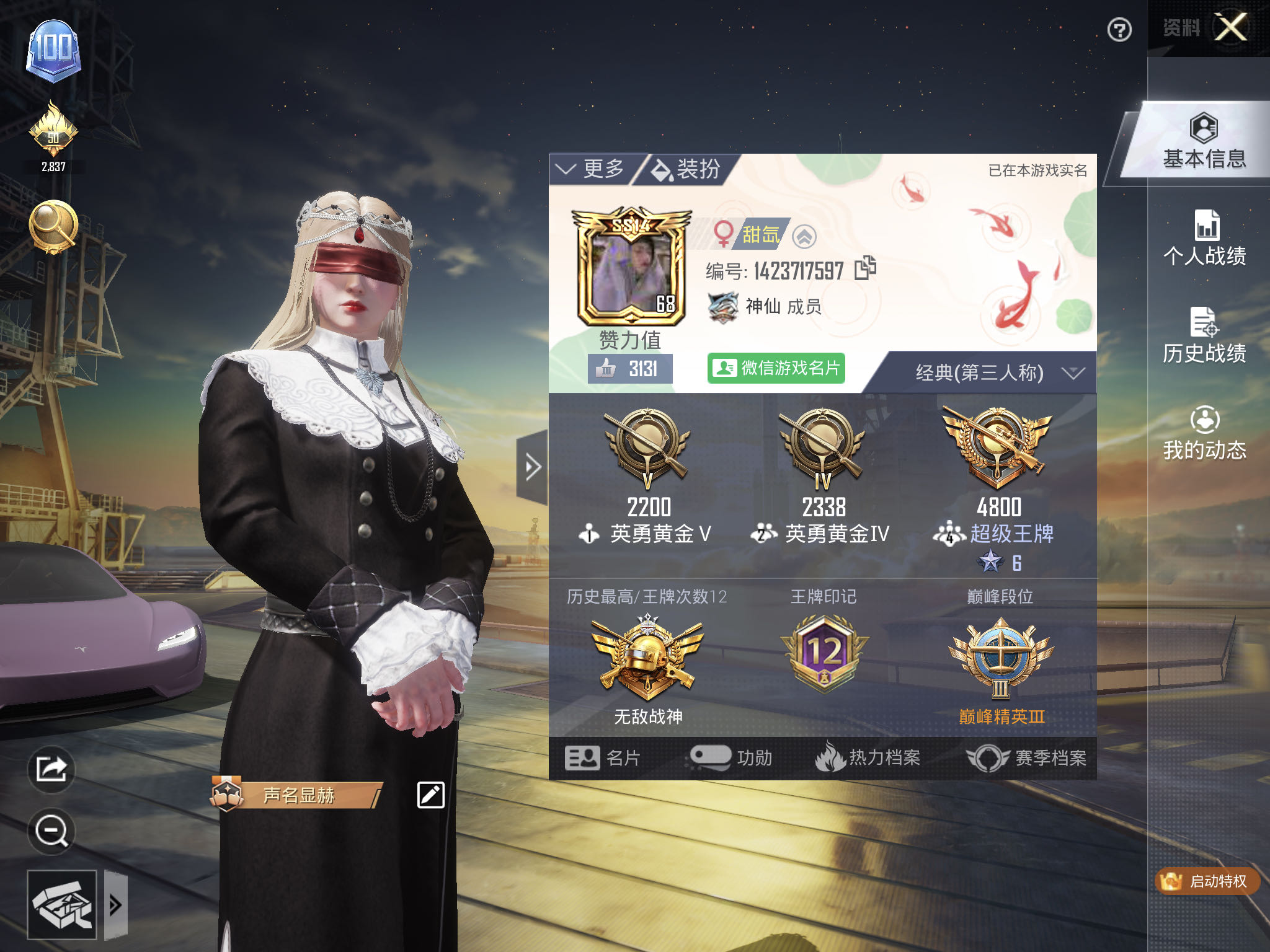
Task: Zoom out the character with magnifier-minus
Action: click(x=51, y=831)
